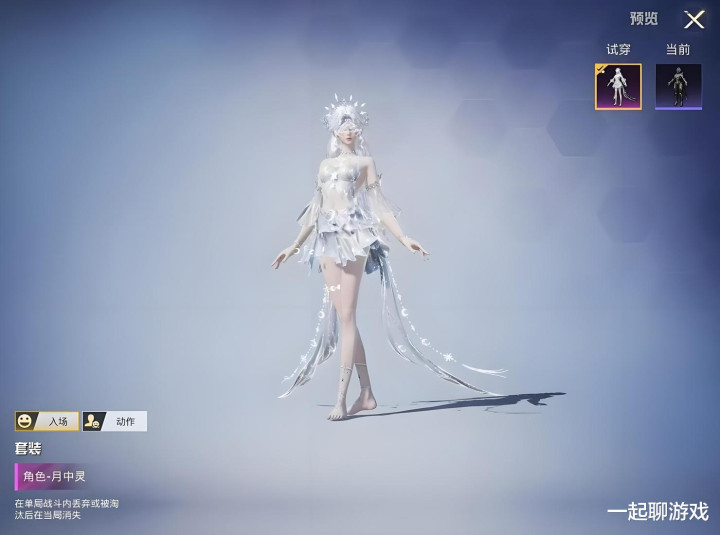Open the 动作 emote actions button

pyautogui.click(x=114, y=421)
